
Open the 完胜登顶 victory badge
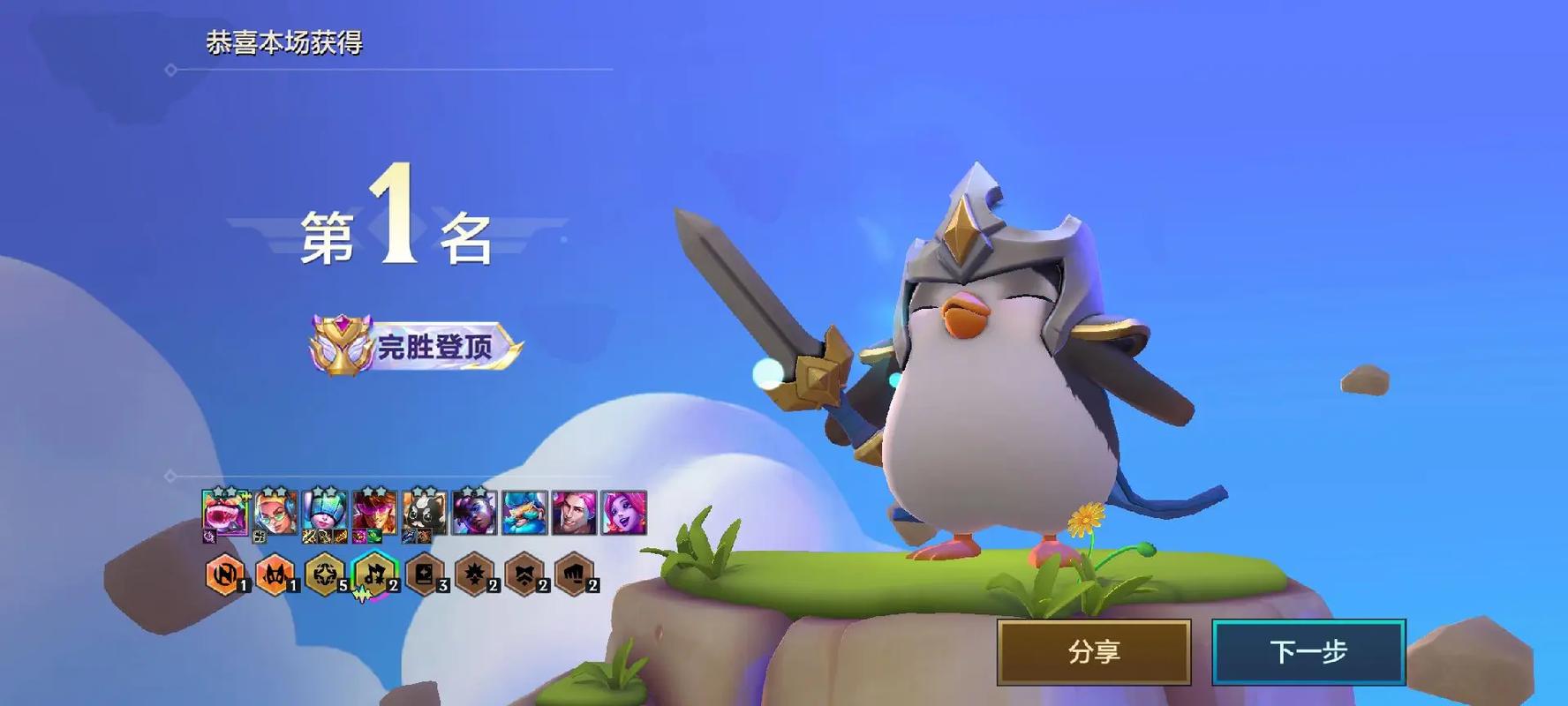click(x=417, y=346)
